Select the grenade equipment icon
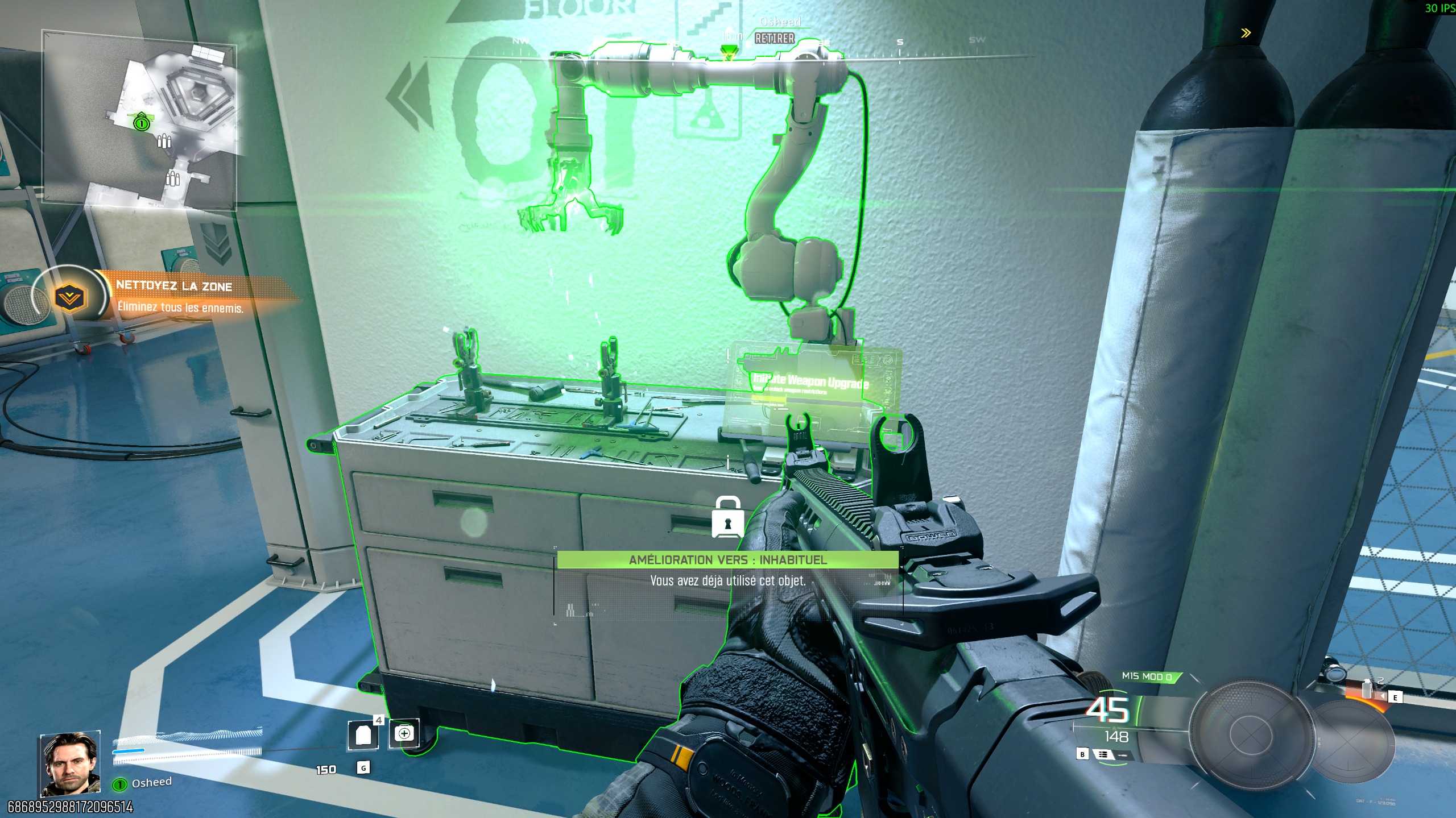This screenshot has height=818, width=1456. point(1367,691)
